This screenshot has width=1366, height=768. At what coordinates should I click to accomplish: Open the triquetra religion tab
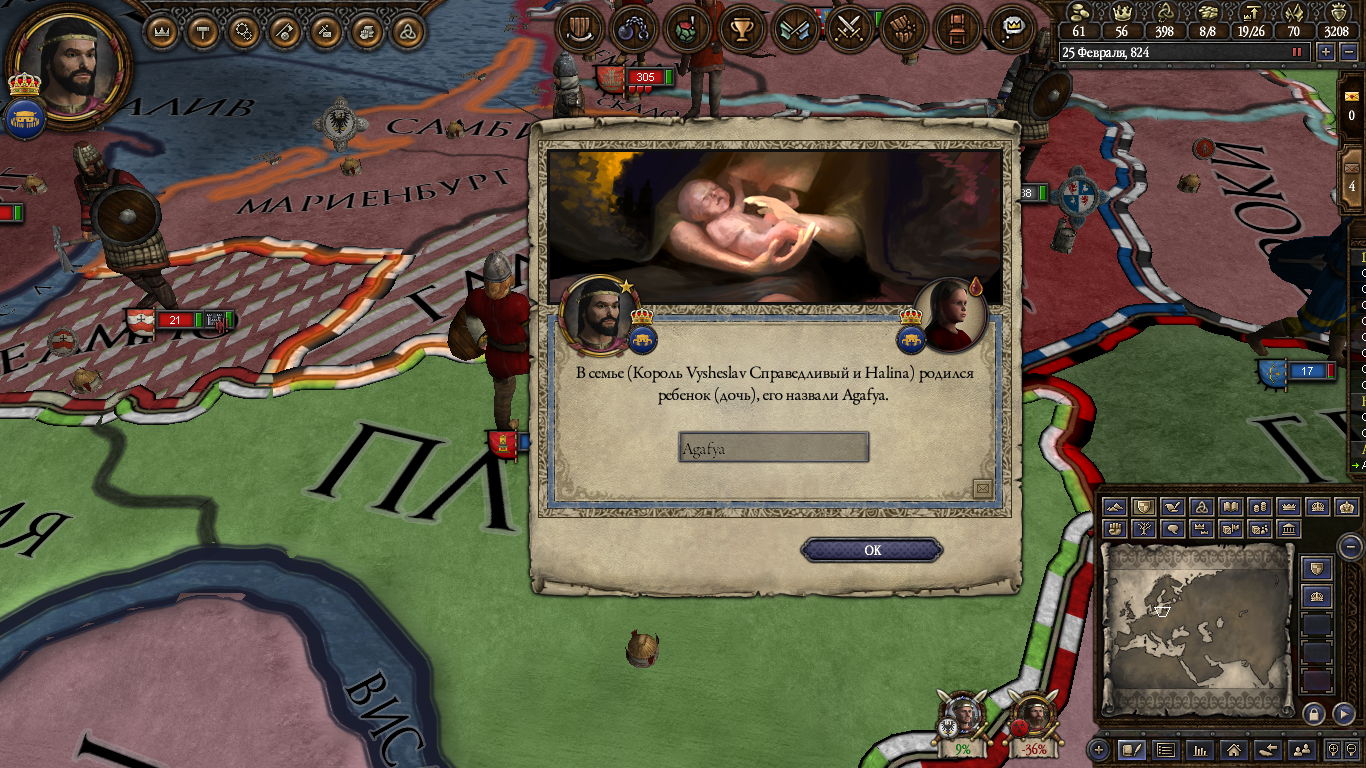(407, 32)
